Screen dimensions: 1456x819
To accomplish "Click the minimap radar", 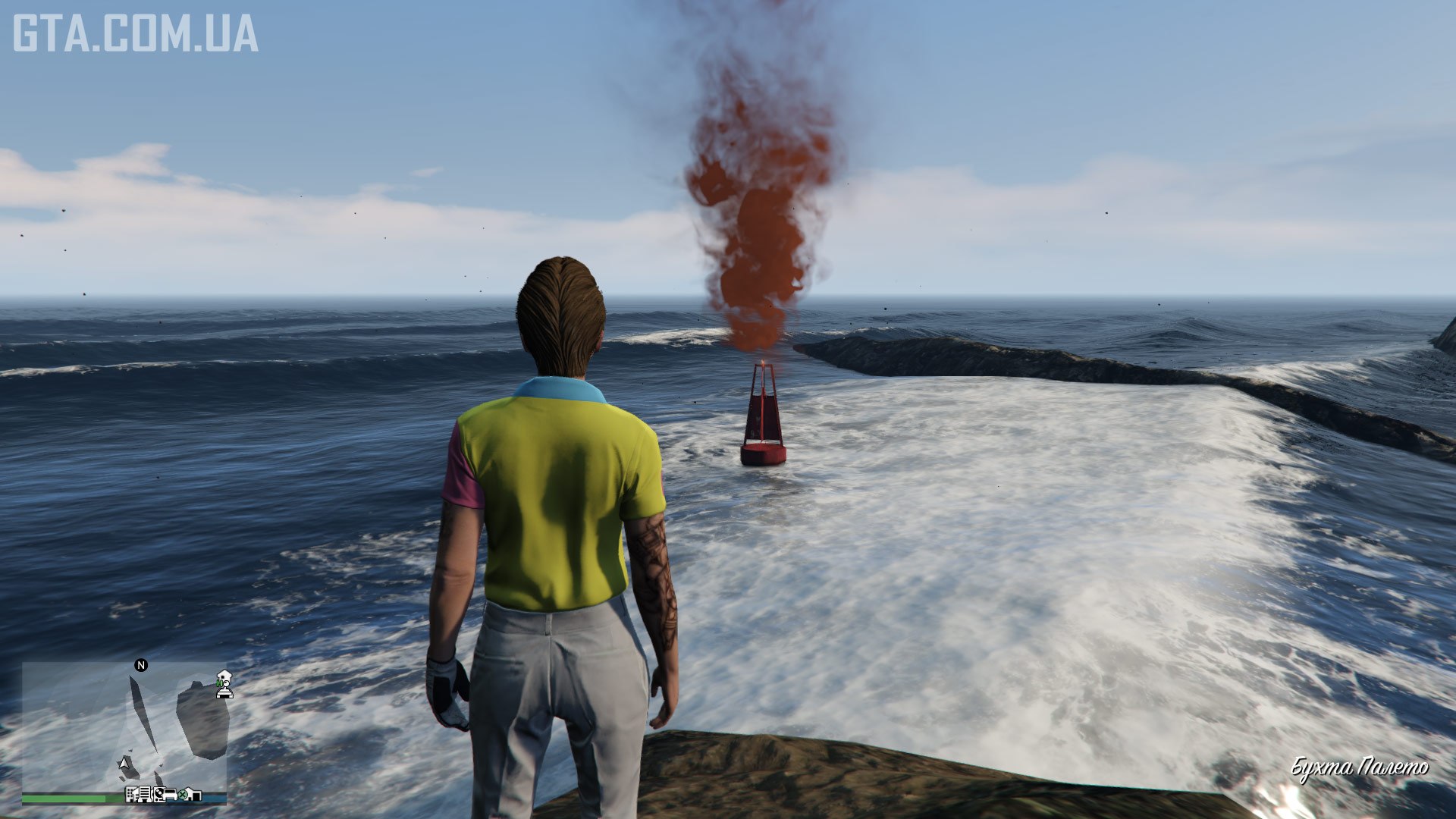I will 124,726.
